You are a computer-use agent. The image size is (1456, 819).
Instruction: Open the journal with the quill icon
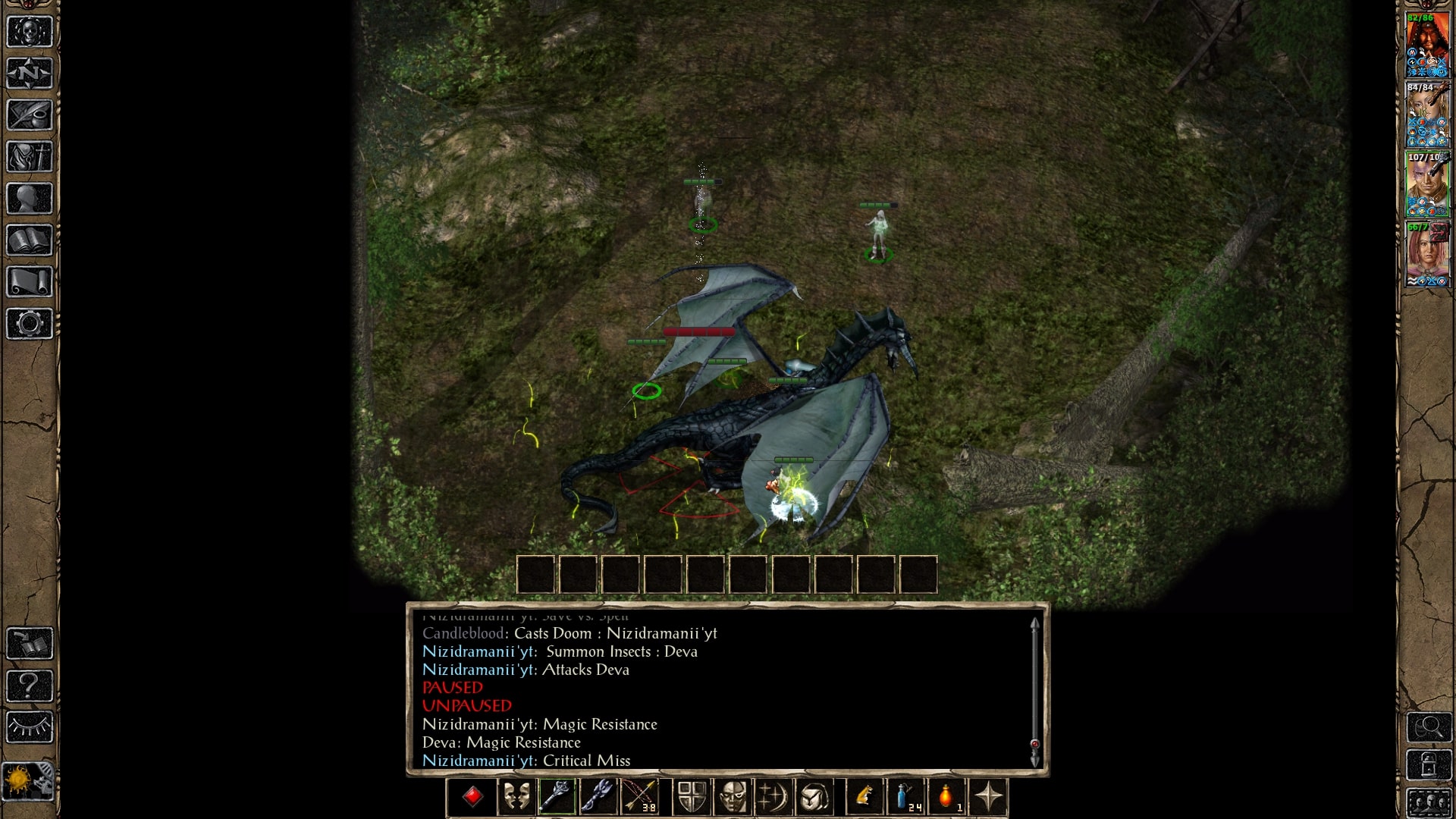pos(30,115)
